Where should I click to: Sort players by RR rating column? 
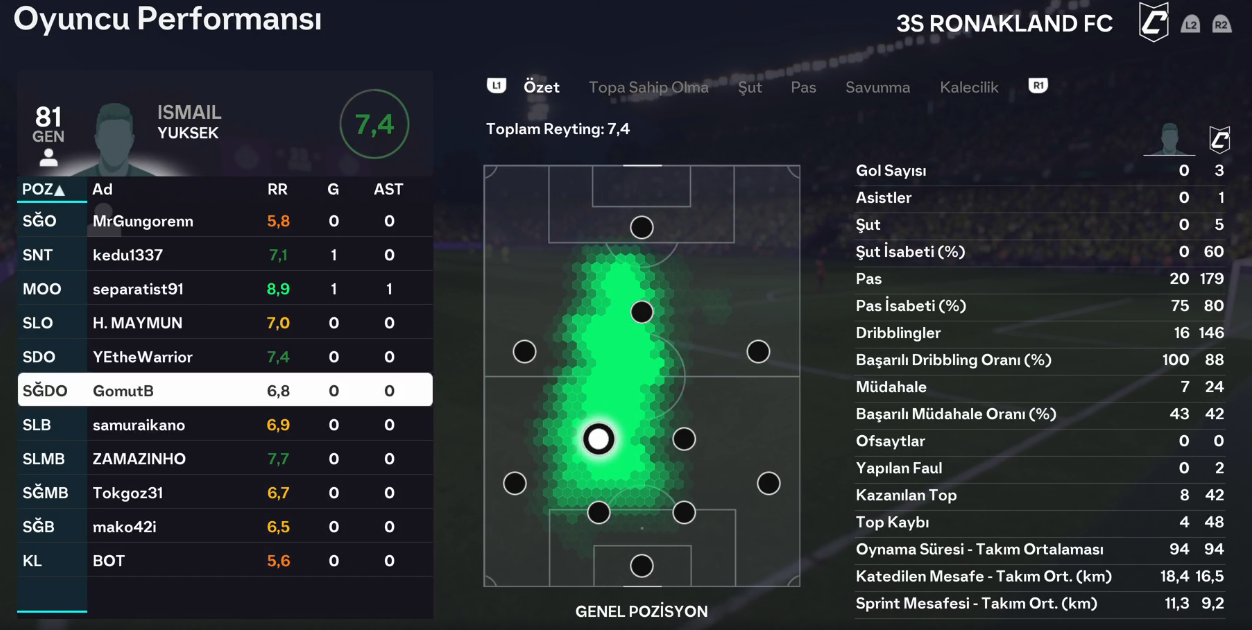pos(278,189)
